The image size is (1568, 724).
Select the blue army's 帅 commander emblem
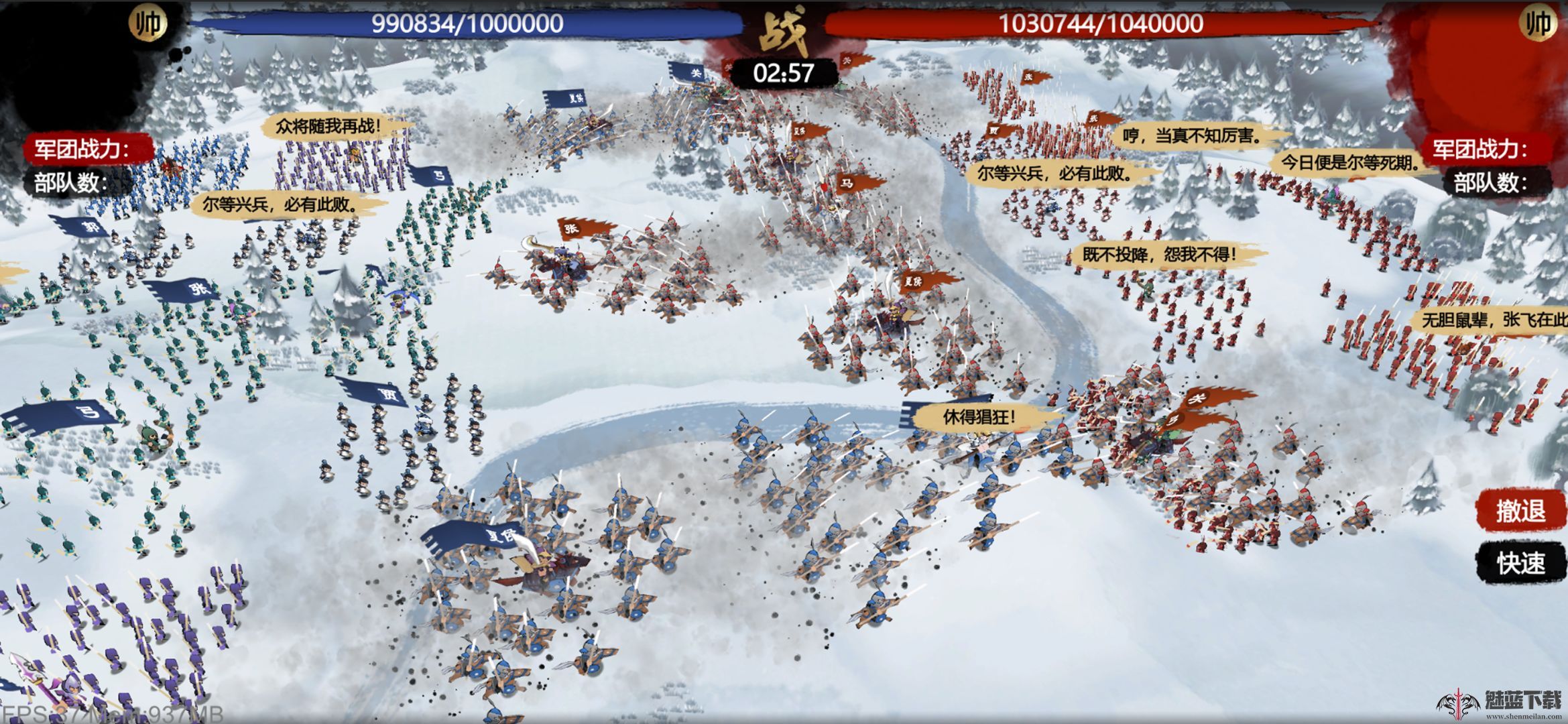[147, 24]
